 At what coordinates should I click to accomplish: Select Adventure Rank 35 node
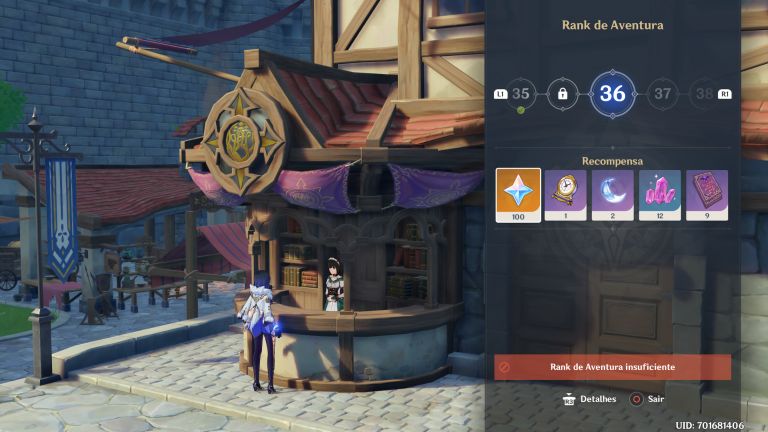[520, 94]
